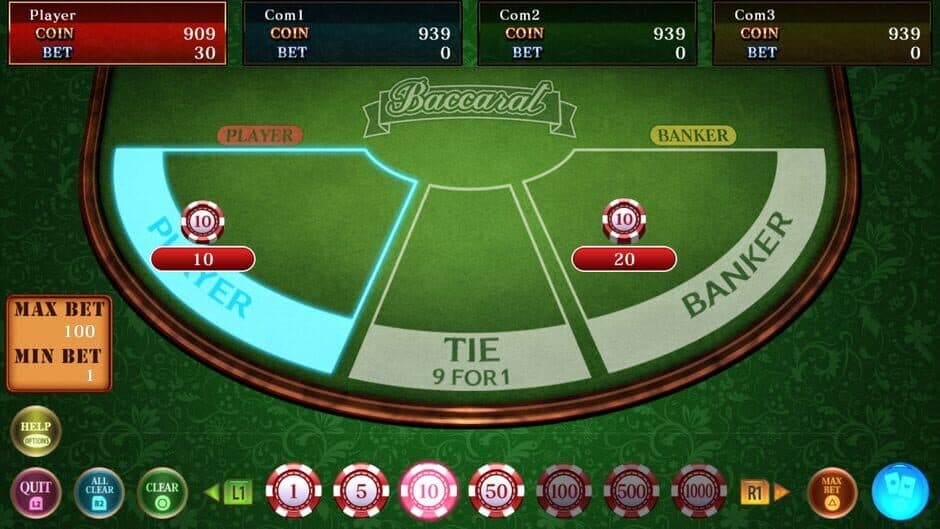This screenshot has width=940, height=529.
Task: Open the Help options button
Action: [x=36, y=431]
